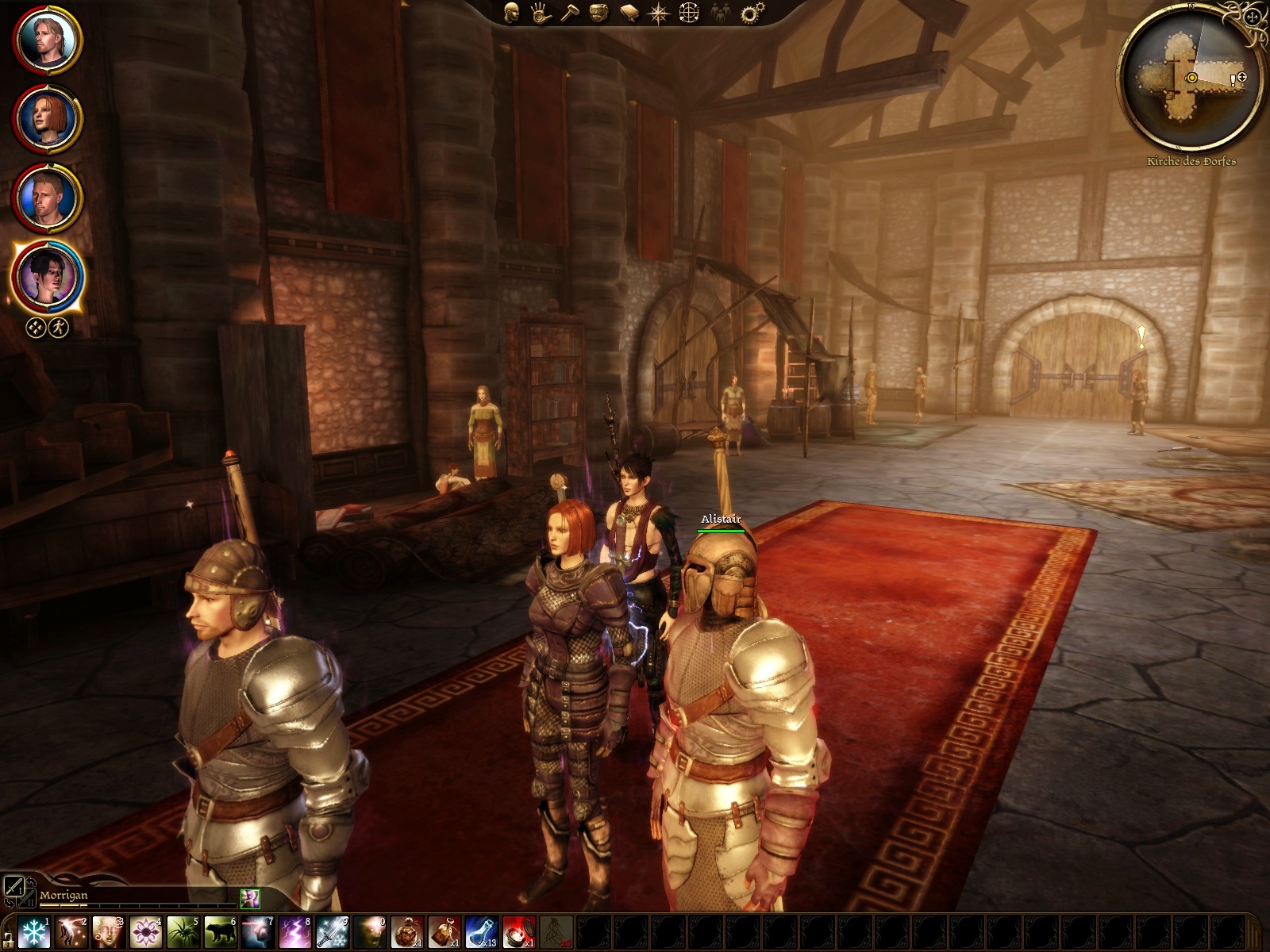The image size is (1270, 952).
Task: Cast the purple lightning spell in slot 8
Action: point(295,931)
